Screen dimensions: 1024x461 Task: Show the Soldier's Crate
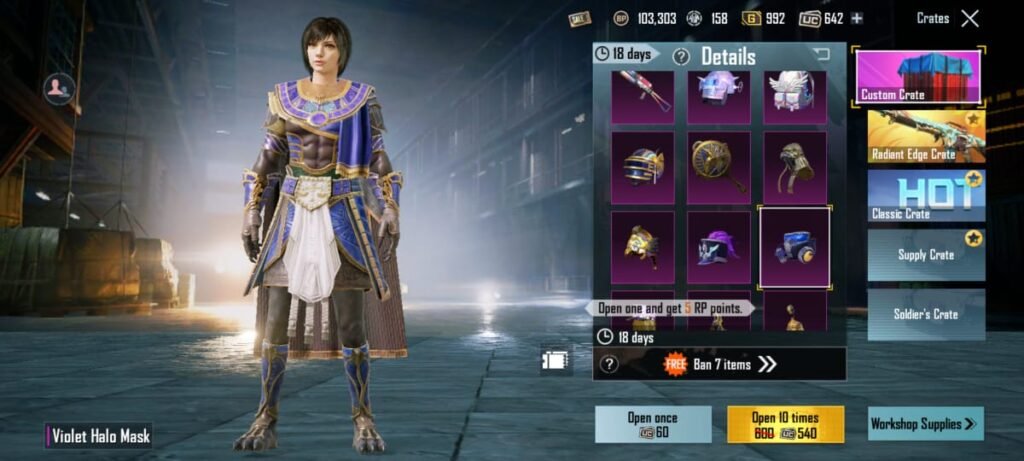(926, 314)
